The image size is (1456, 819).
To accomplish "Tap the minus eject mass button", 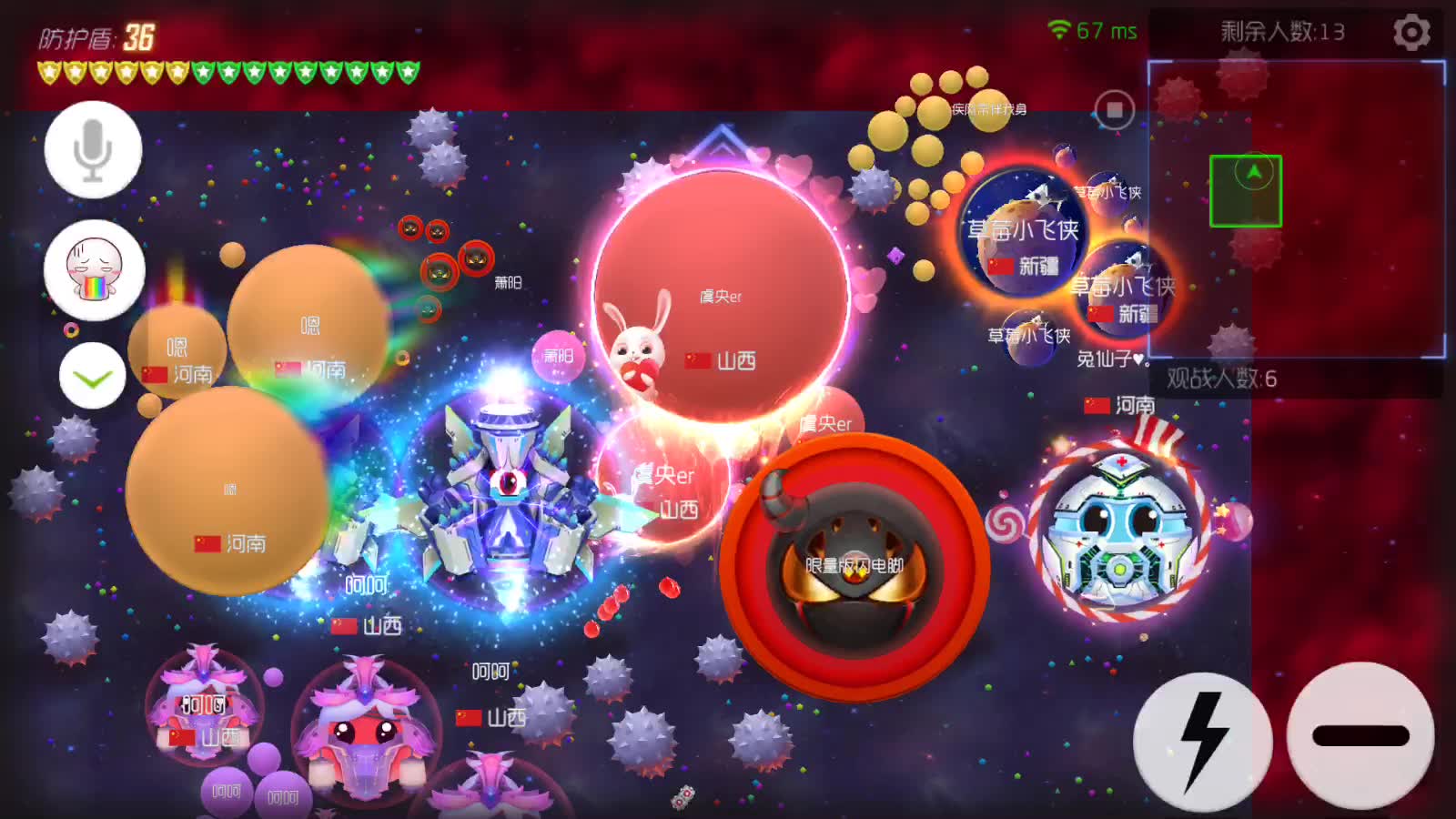I will [1360, 735].
